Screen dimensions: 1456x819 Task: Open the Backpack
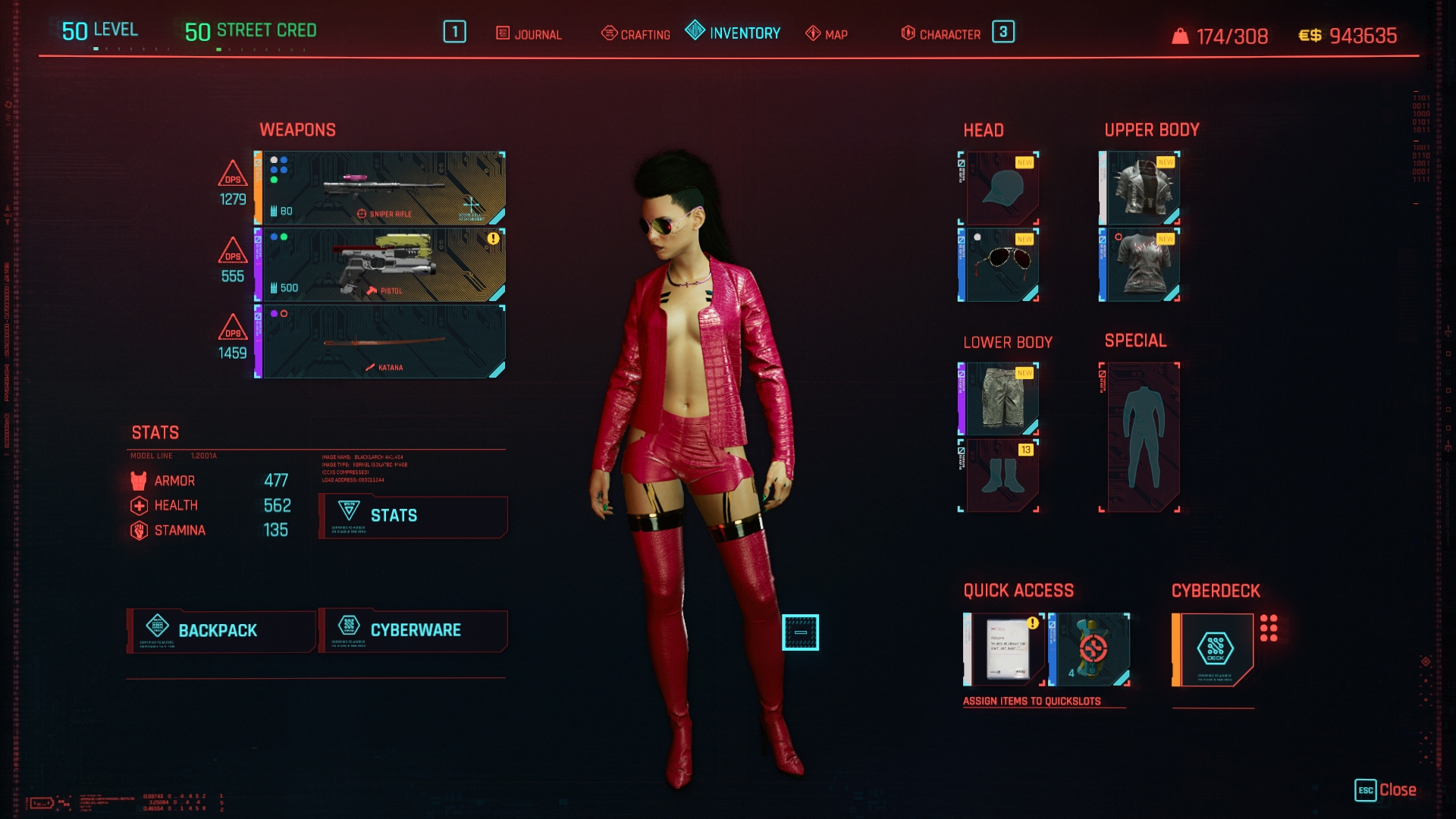[x=221, y=631]
